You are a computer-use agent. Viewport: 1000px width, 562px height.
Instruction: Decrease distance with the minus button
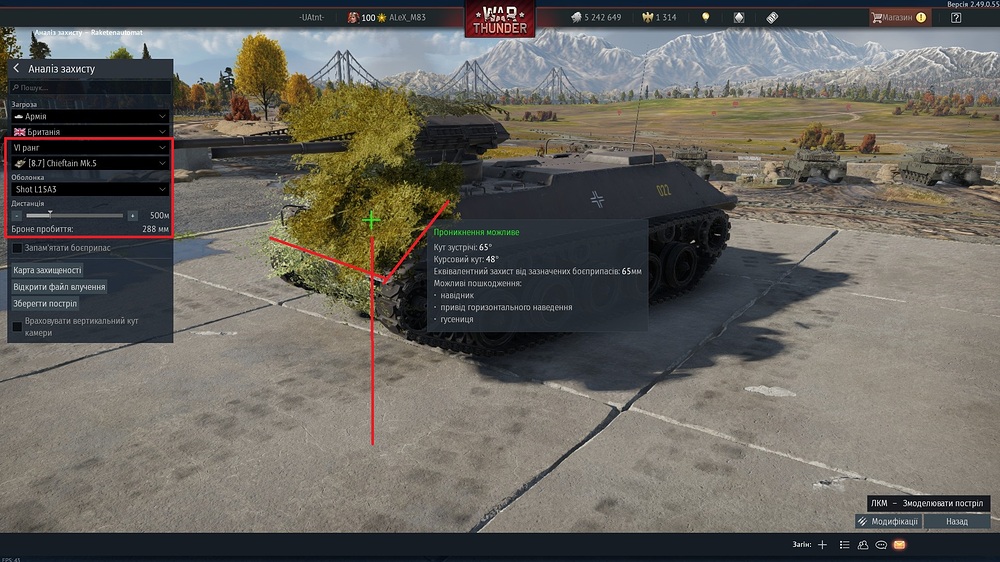(17, 215)
